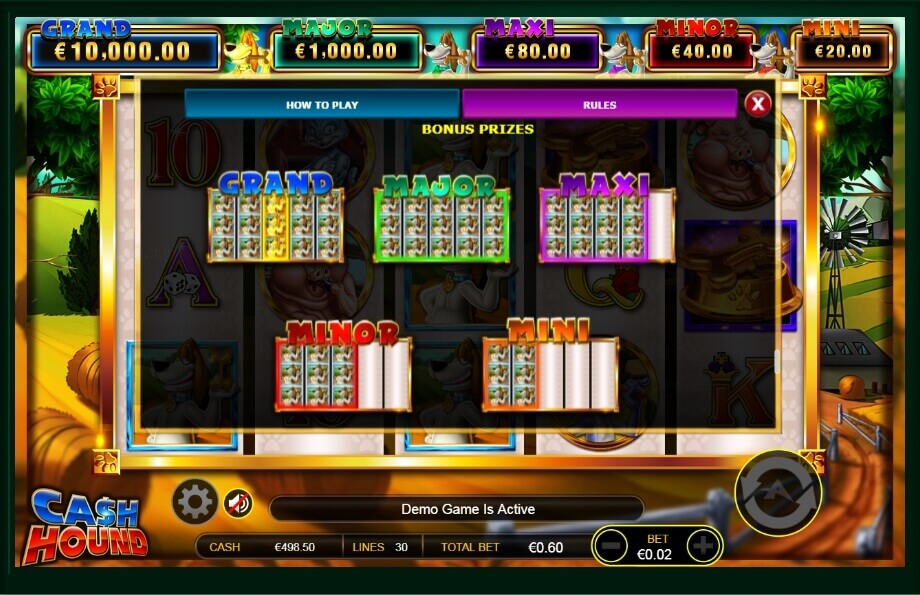Screen dimensions: 920x595
Task: Decrease the bet with the minus button
Action: point(609,545)
